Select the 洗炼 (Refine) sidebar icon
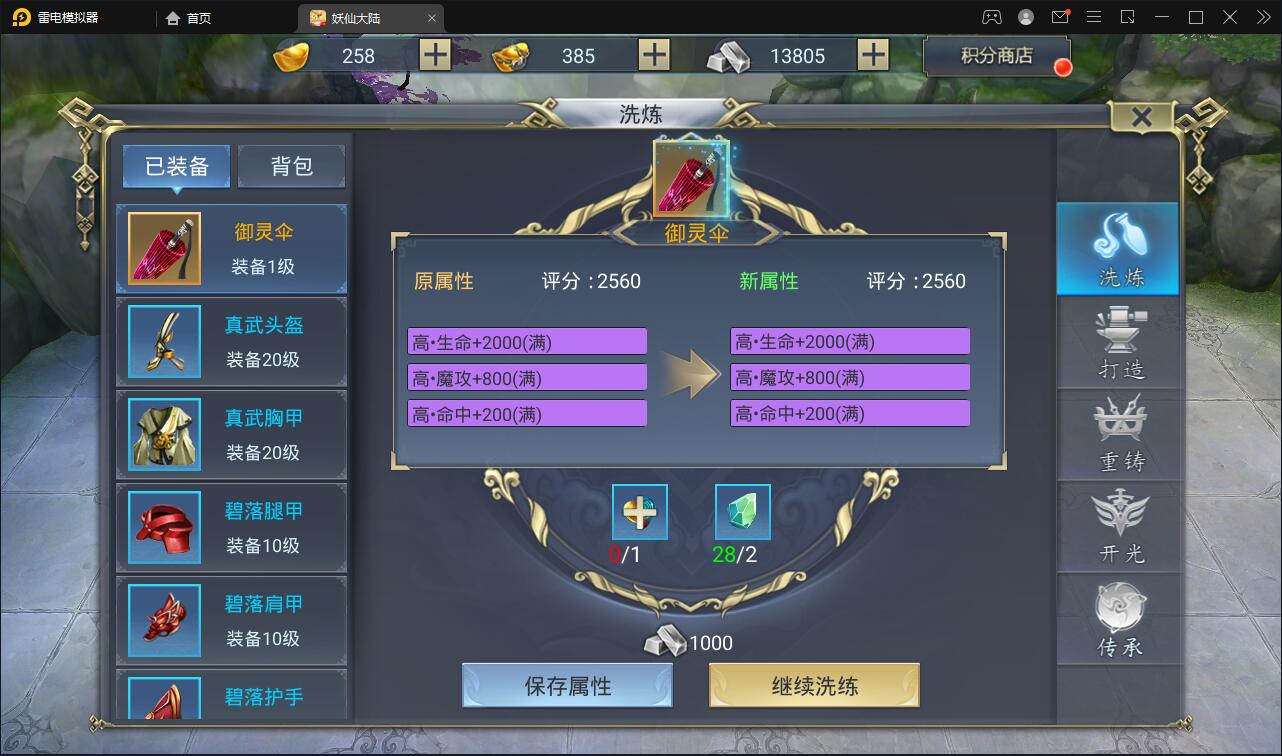This screenshot has width=1282, height=756. (1117, 249)
